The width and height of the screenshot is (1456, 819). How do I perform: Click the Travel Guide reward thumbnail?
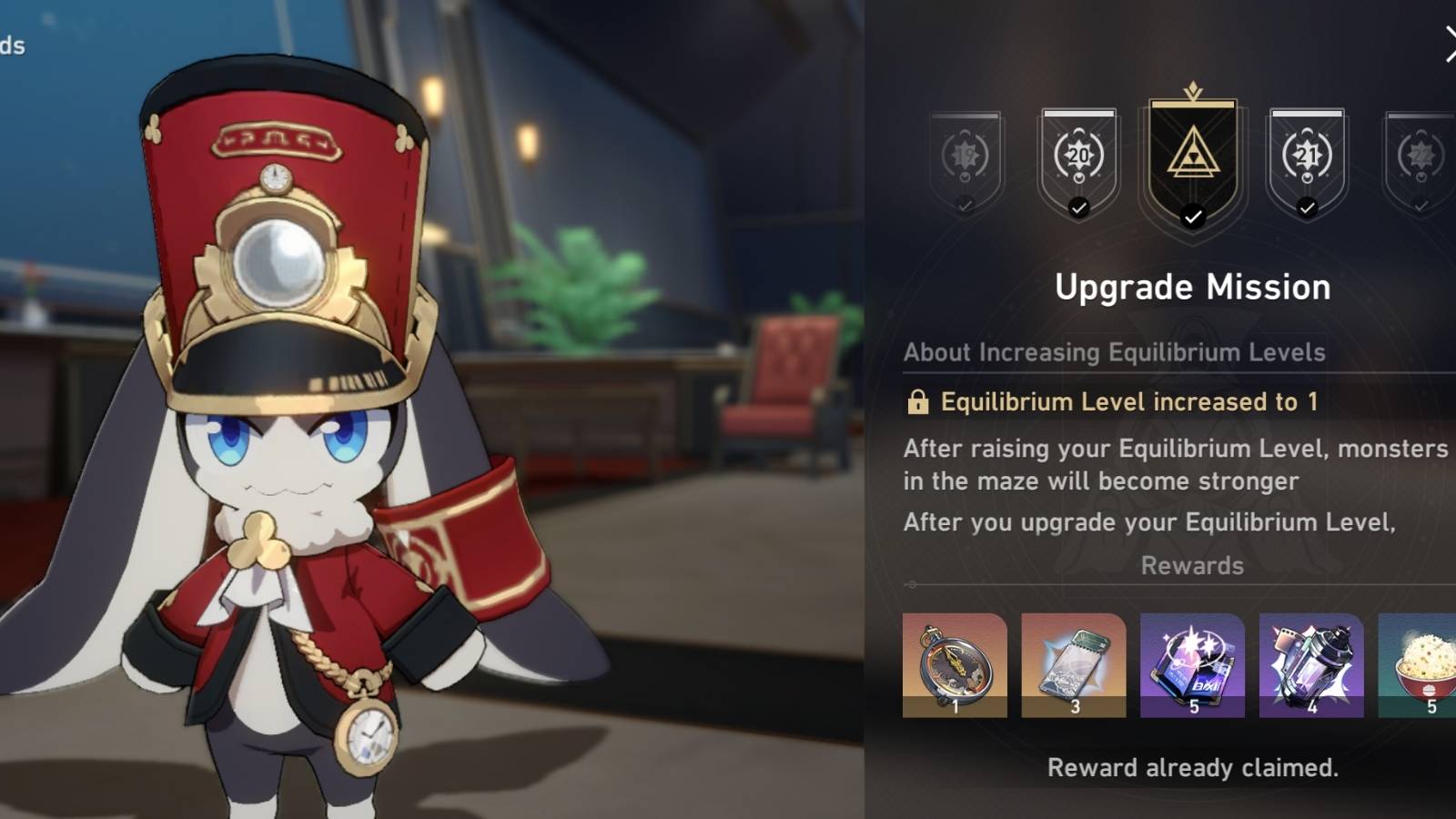[1075, 664]
